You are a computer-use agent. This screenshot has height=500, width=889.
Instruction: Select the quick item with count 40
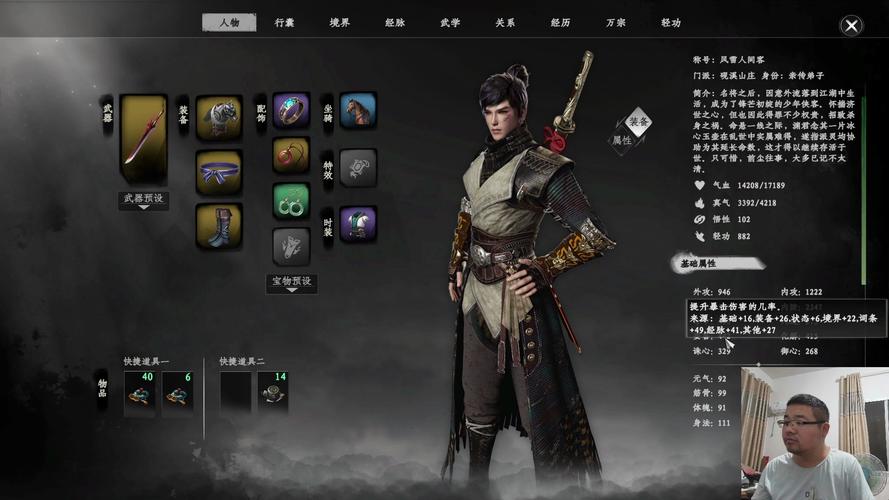(x=140, y=392)
